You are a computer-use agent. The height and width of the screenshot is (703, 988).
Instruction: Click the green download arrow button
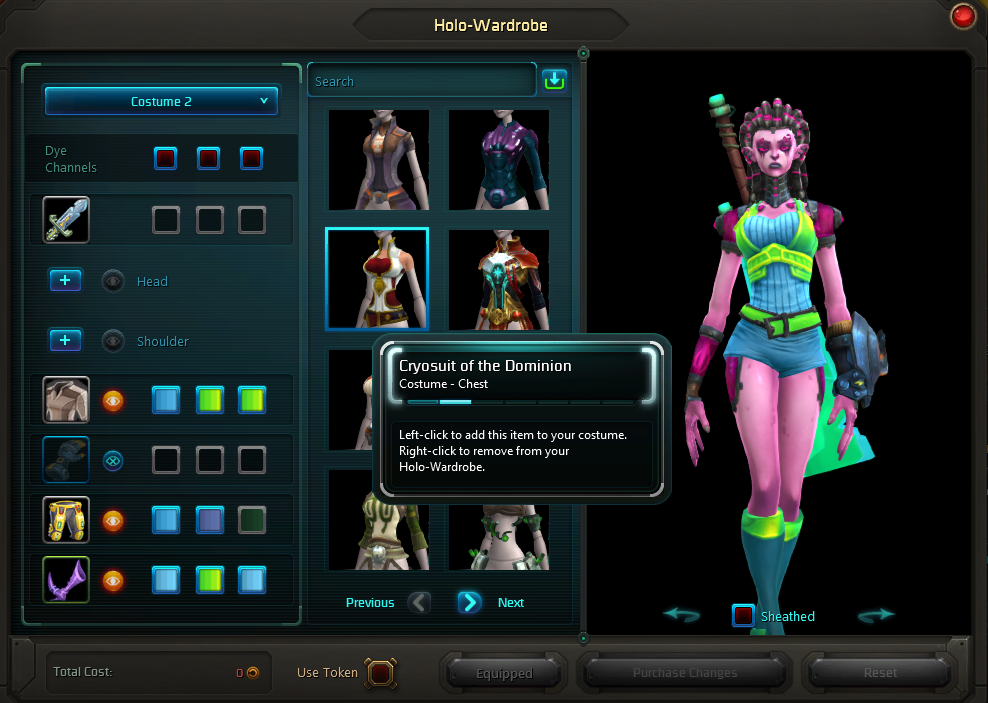point(554,80)
